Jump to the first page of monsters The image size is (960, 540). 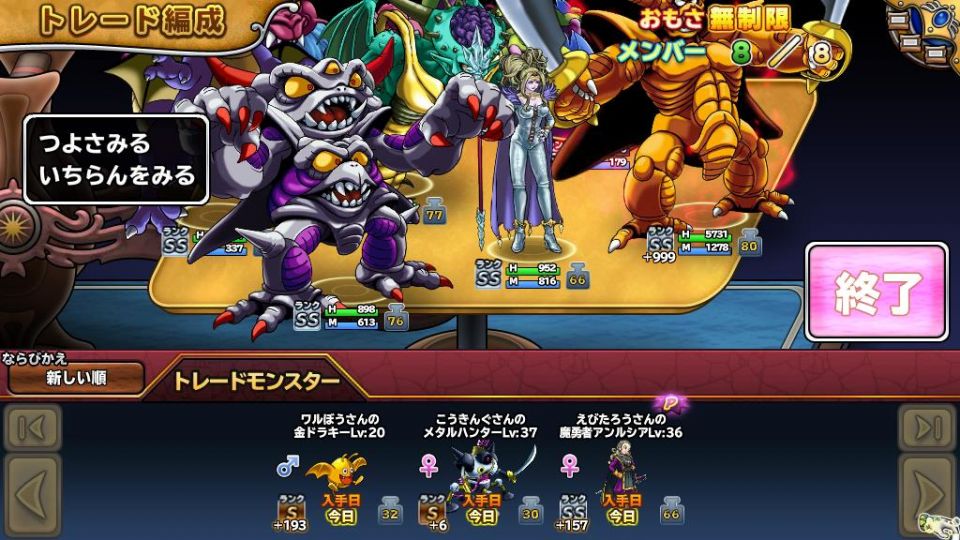pos(31,428)
